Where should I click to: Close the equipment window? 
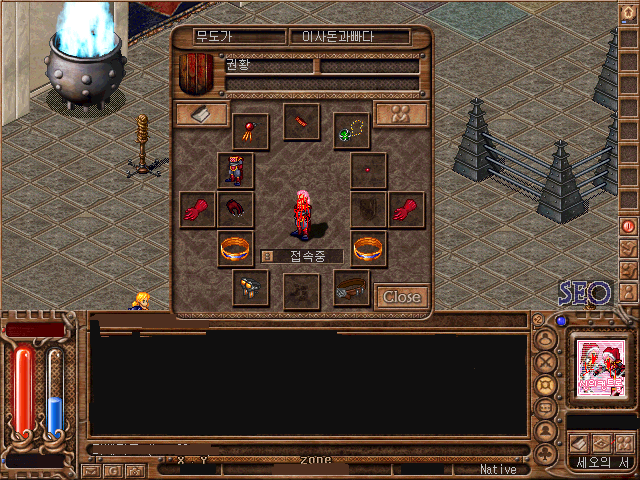click(402, 297)
